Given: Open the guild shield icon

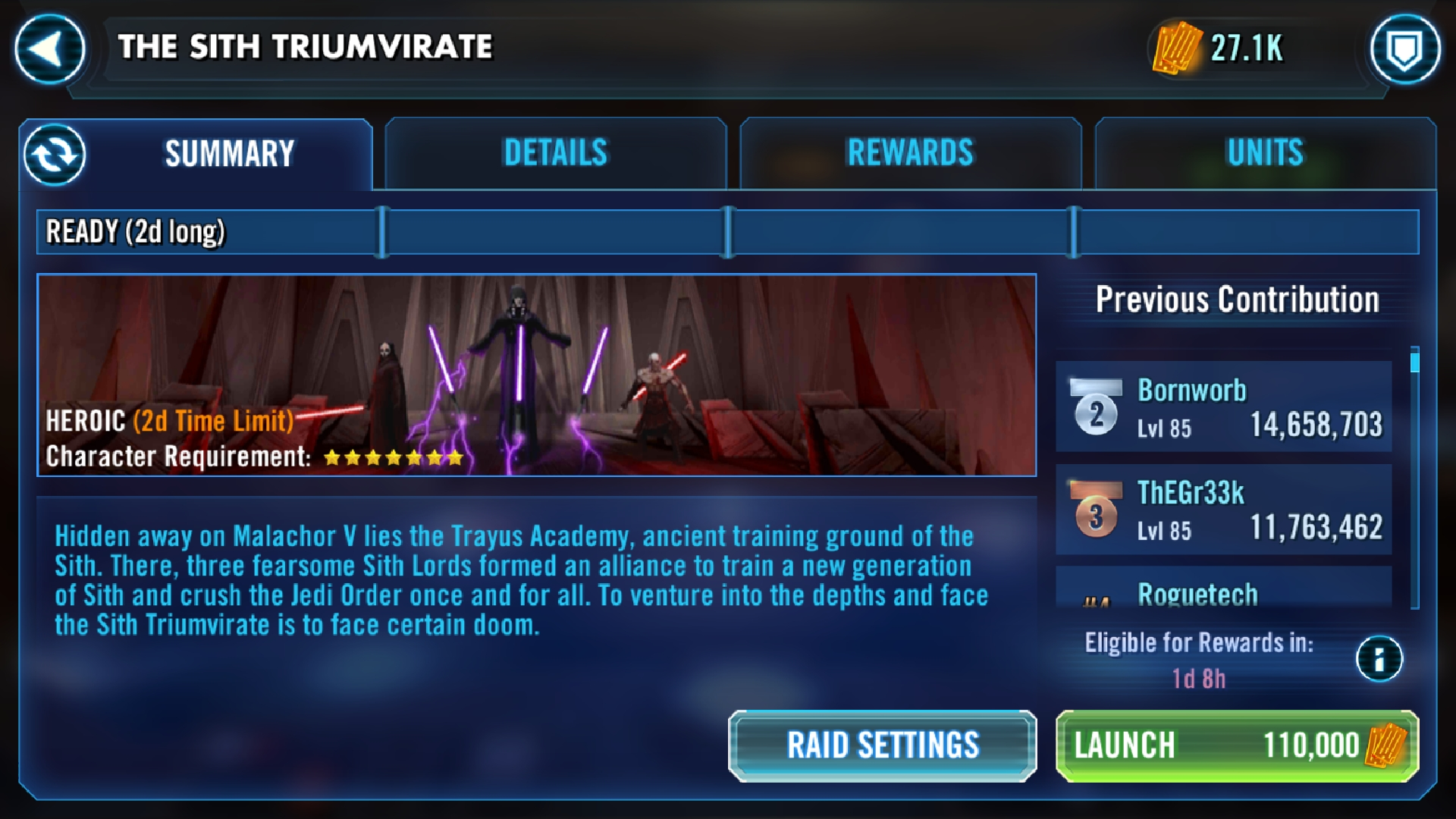Looking at the screenshot, I should 1404,49.
